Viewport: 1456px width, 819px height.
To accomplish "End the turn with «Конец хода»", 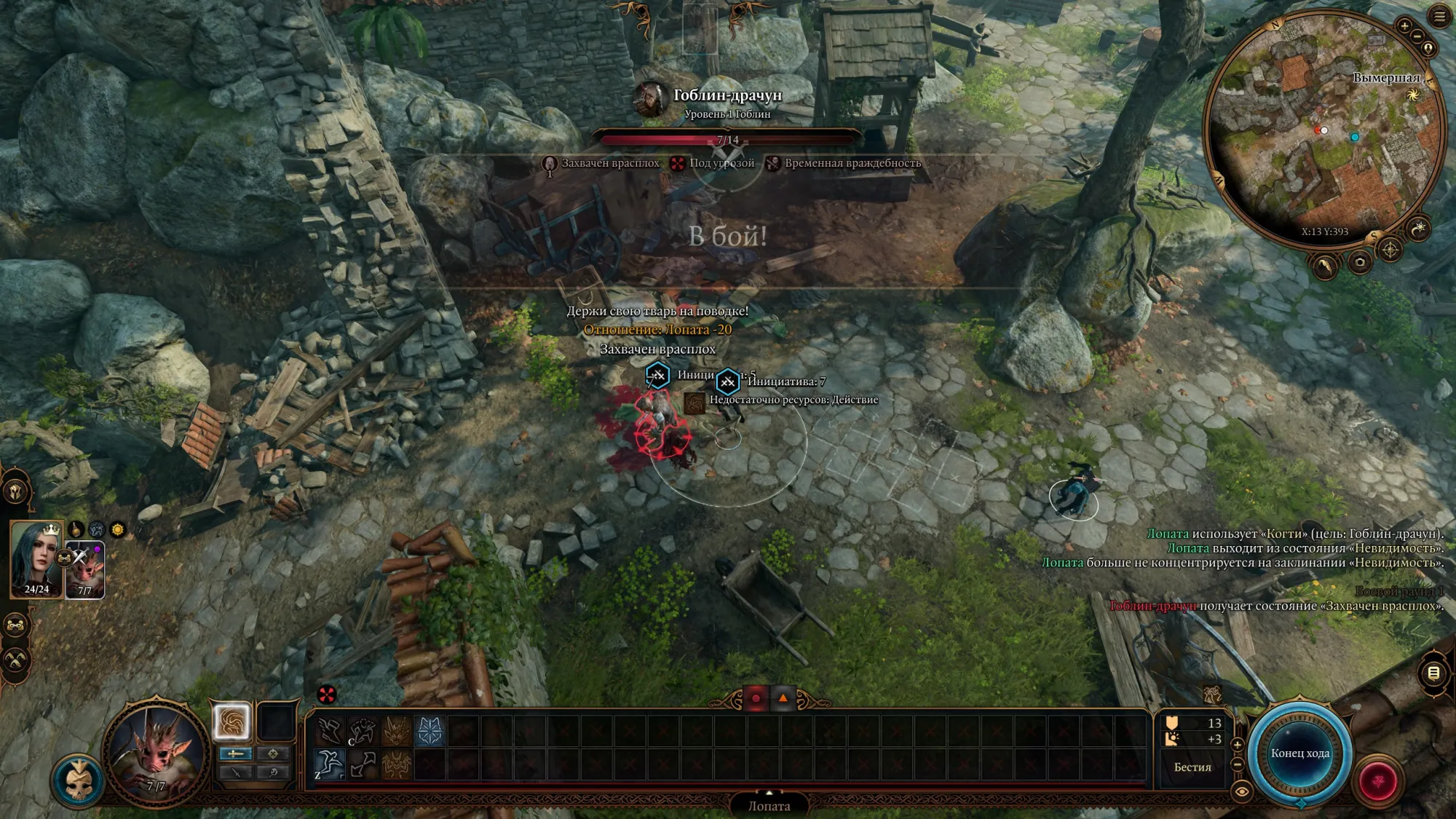I will tap(1299, 753).
